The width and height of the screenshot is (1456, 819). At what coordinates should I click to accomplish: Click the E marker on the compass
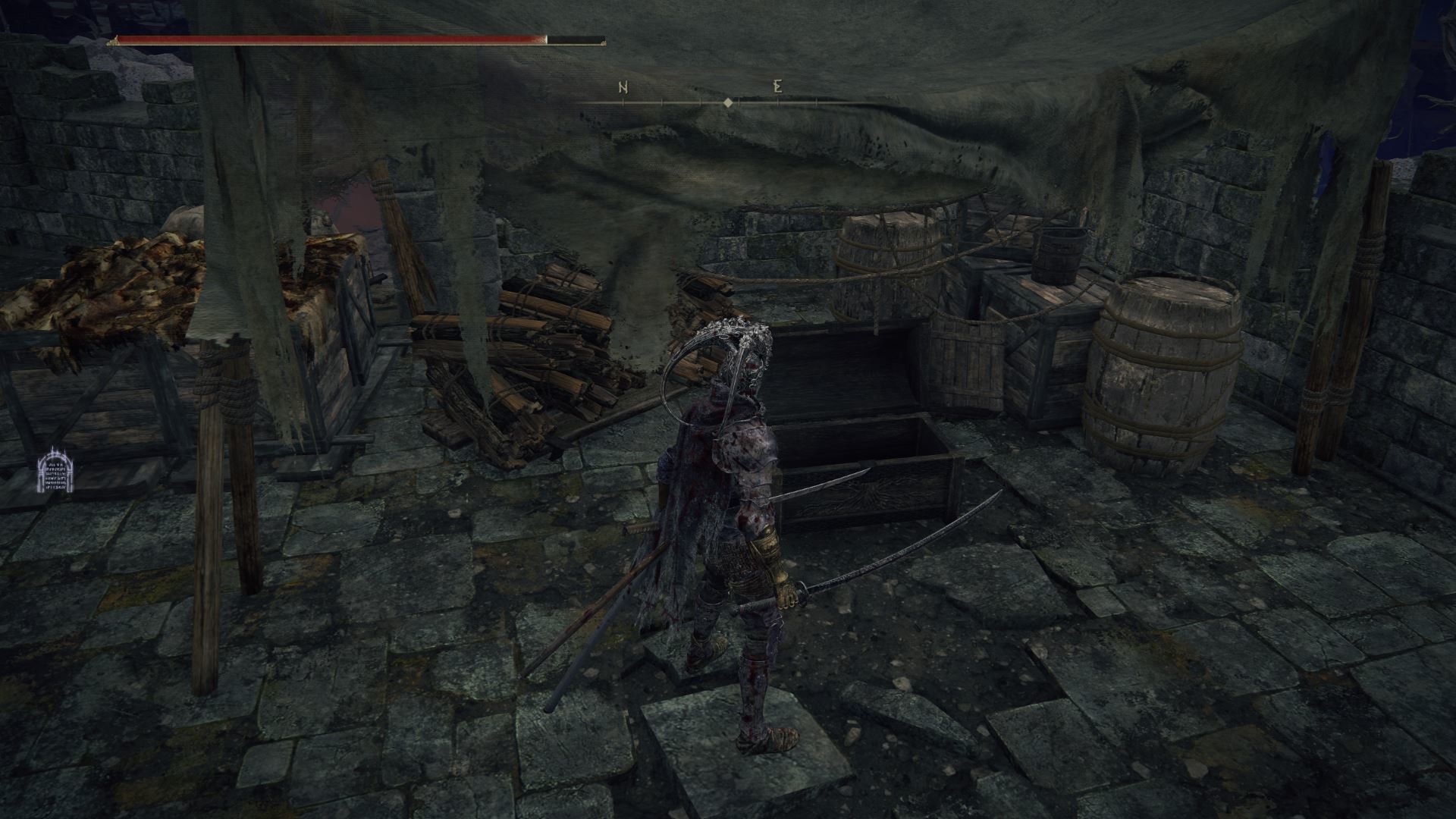[x=775, y=88]
